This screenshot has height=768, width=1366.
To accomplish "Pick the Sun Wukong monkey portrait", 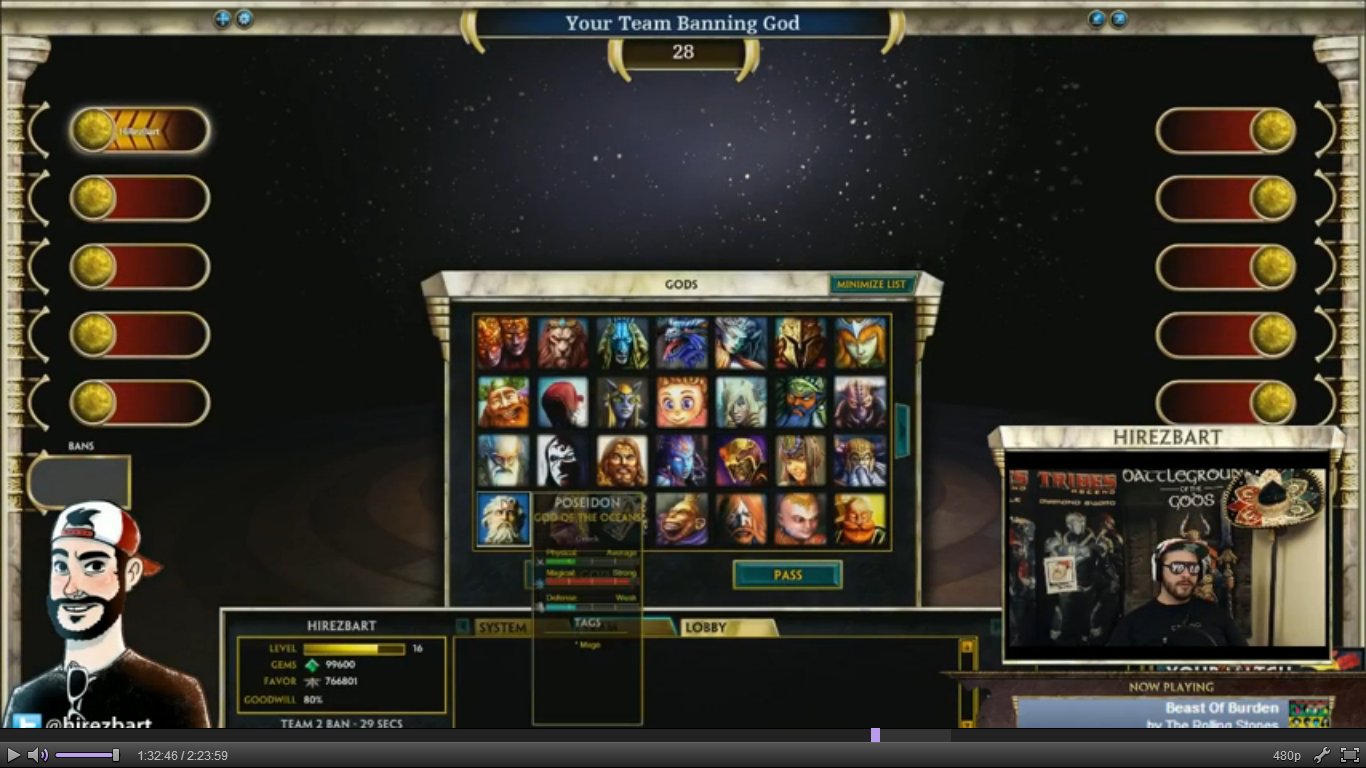I will pos(682,519).
